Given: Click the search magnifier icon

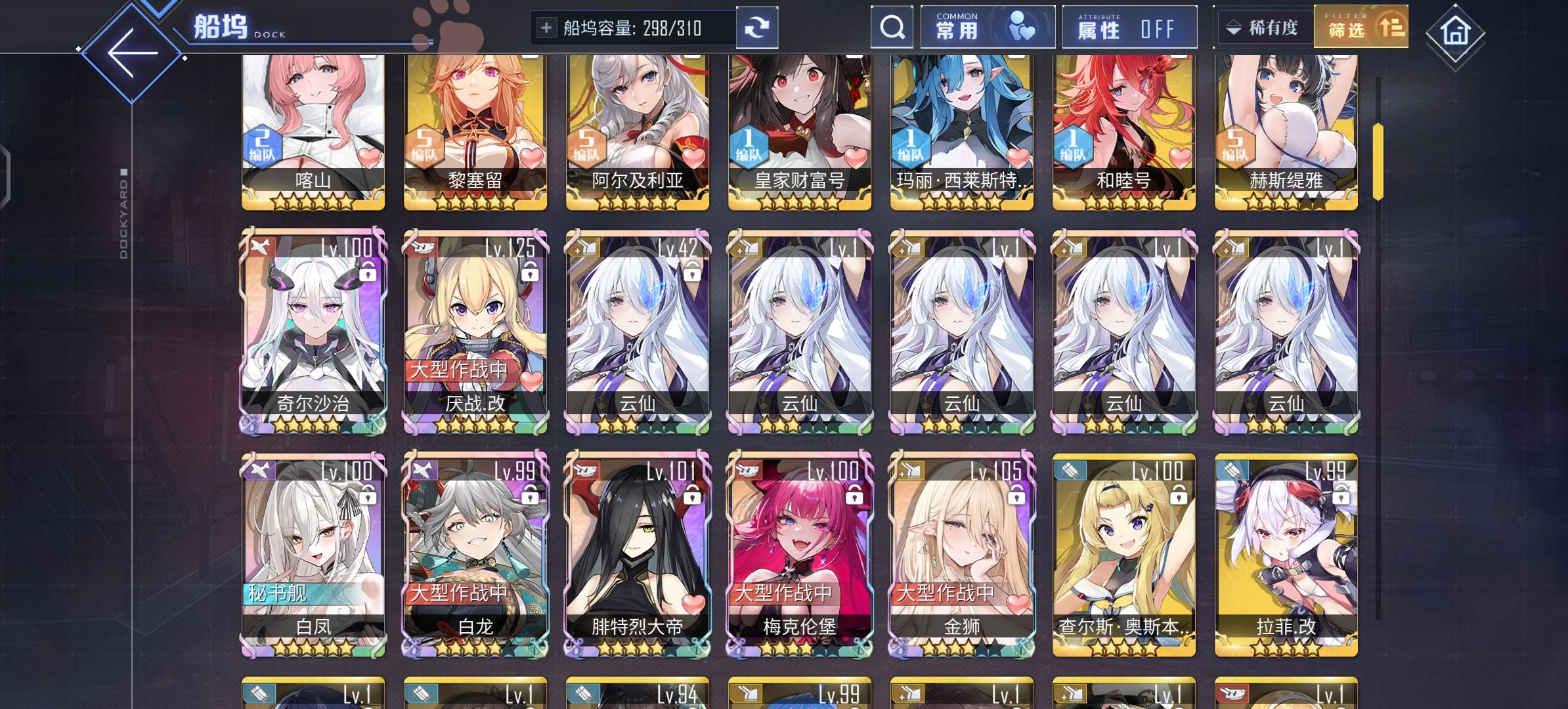Looking at the screenshot, I should 891,27.
